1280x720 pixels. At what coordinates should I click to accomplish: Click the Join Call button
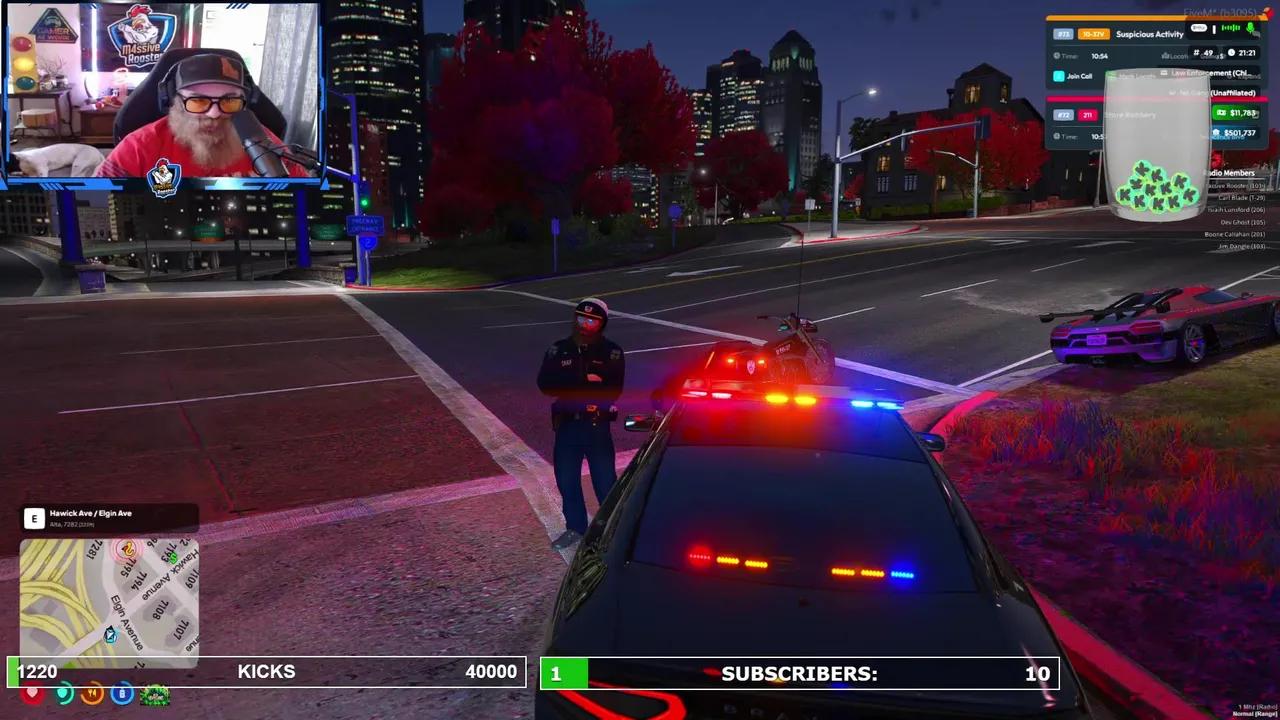(x=1078, y=76)
